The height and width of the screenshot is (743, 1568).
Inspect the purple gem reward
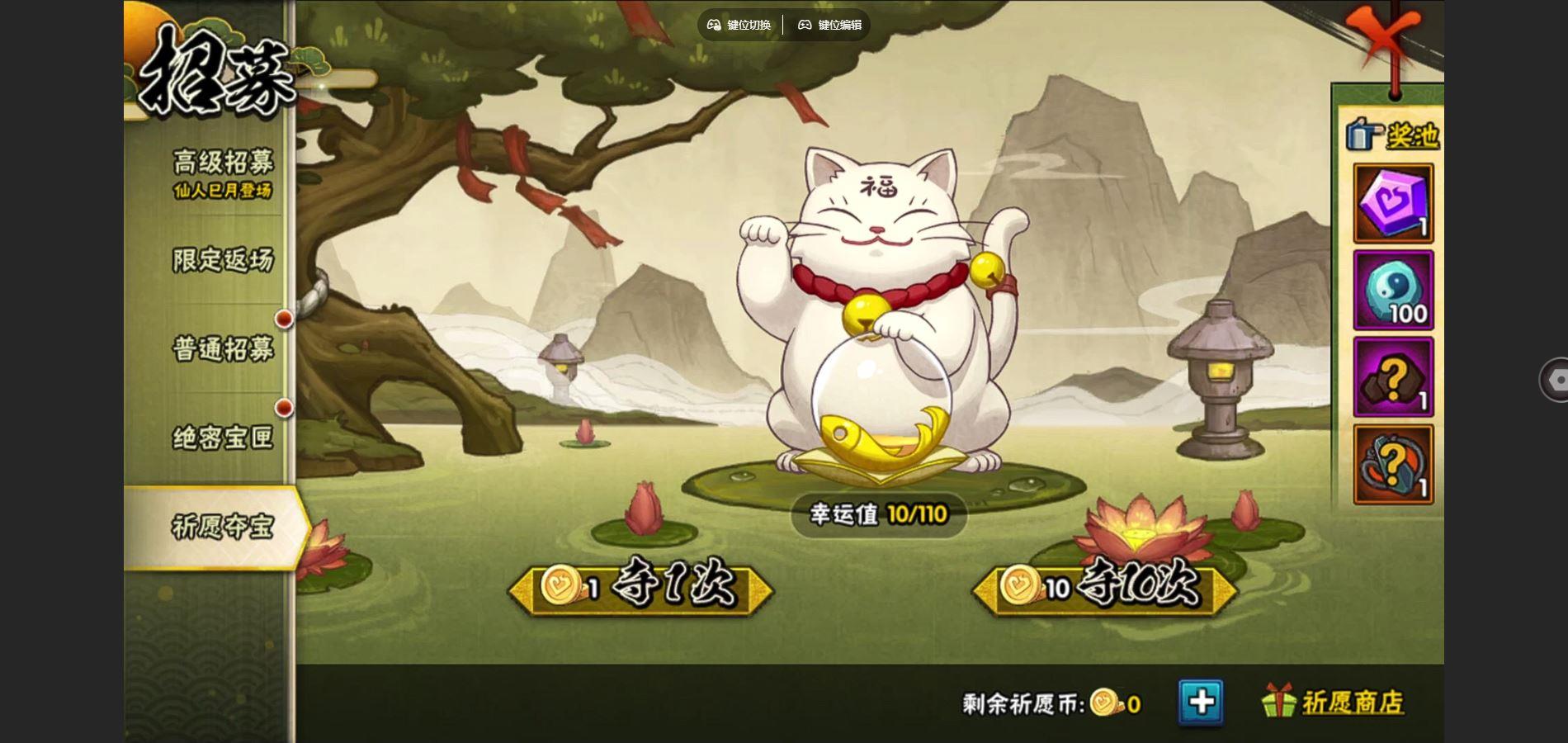coord(1393,203)
